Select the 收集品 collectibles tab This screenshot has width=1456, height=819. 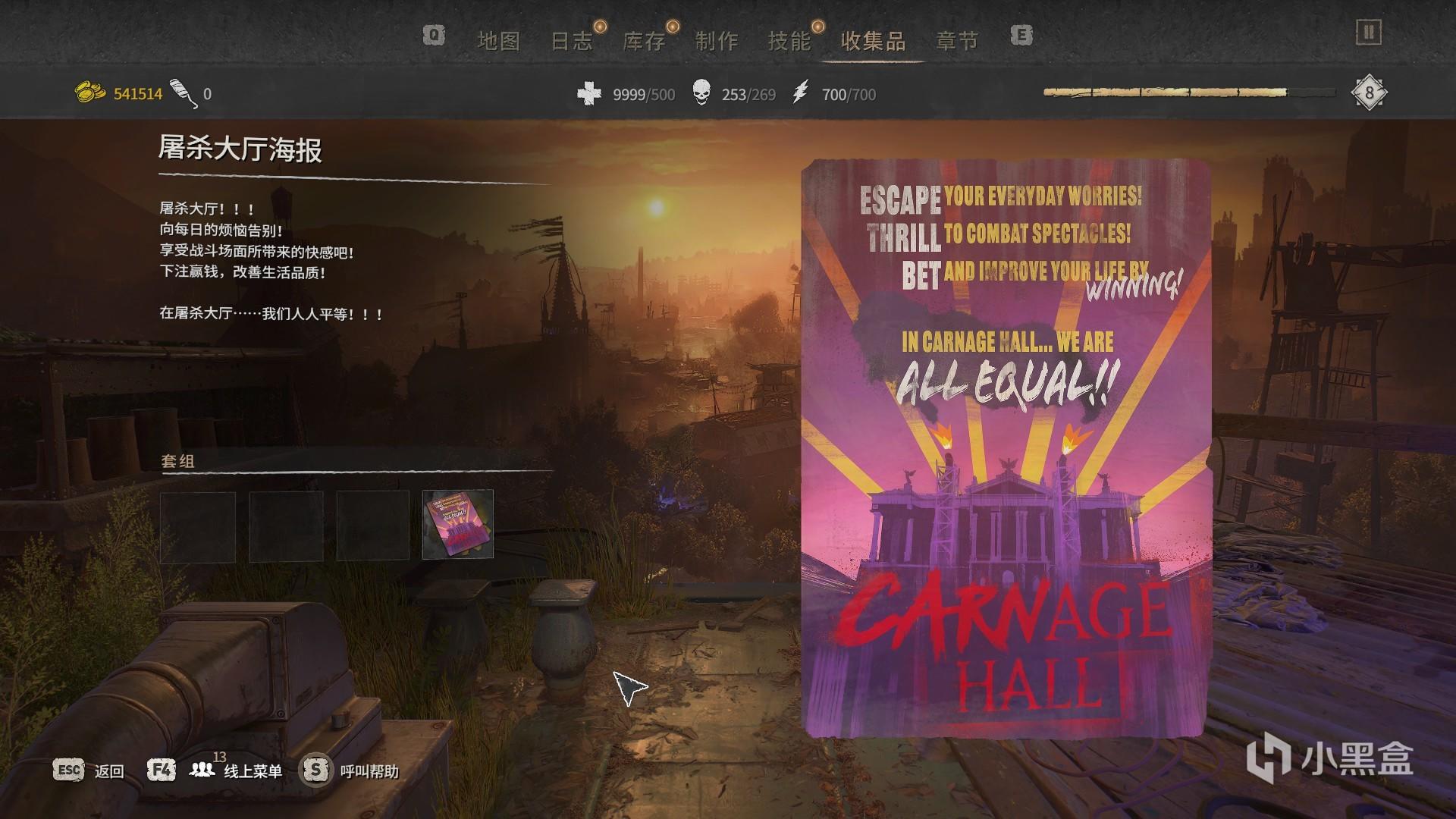874,41
